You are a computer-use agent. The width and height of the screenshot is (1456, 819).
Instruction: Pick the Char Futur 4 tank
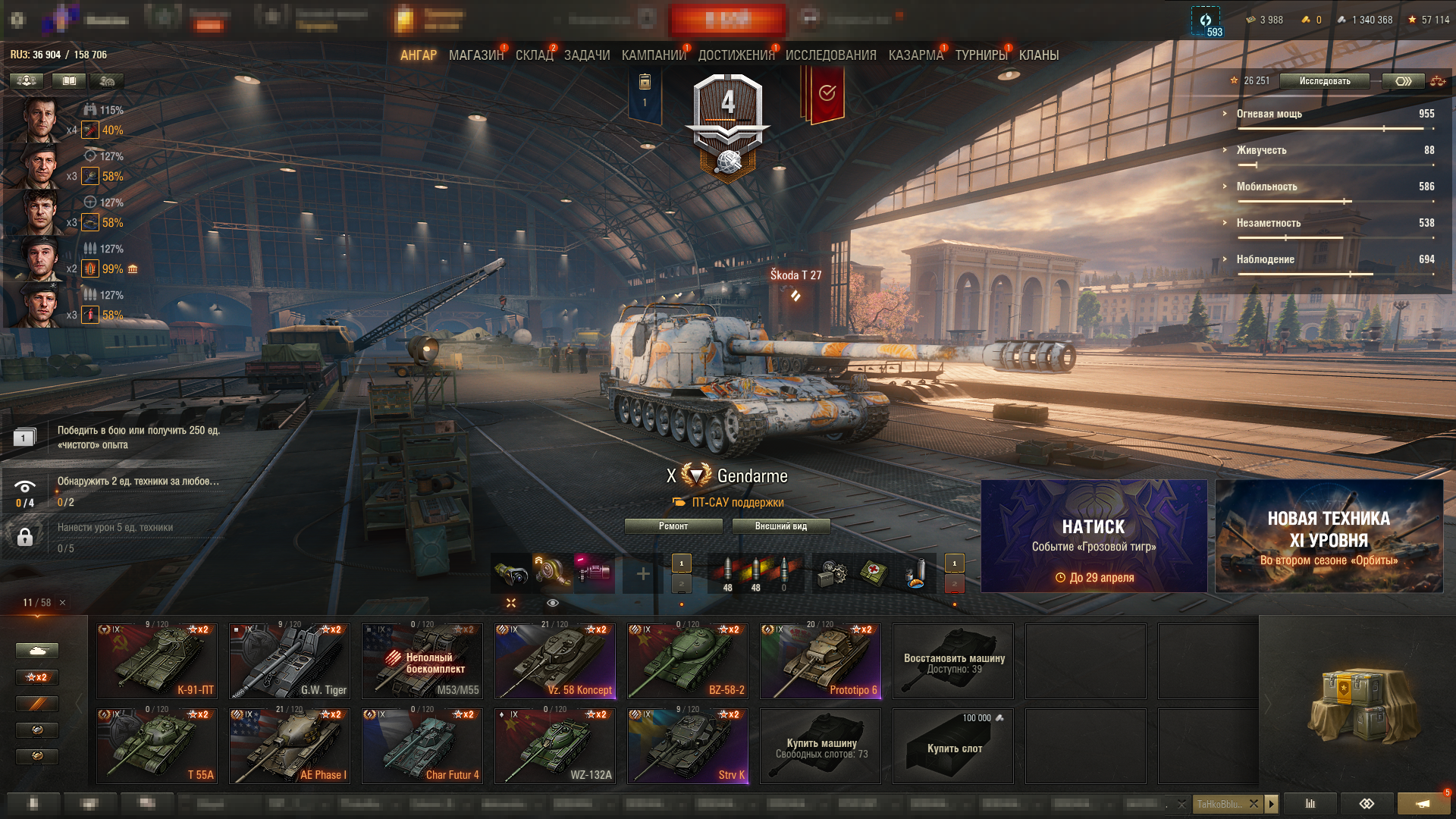click(x=422, y=746)
